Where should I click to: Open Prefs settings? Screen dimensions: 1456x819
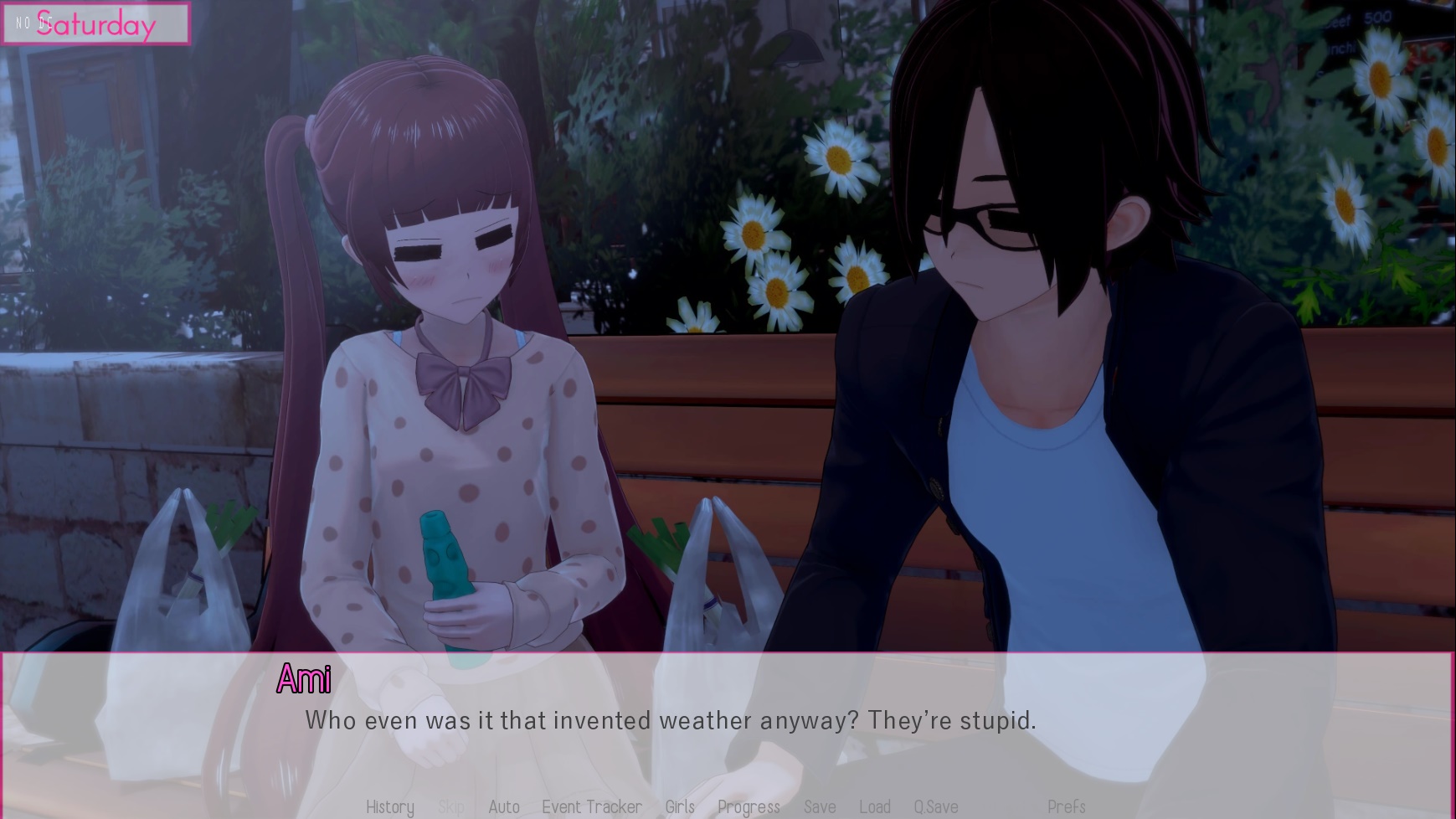click(x=1066, y=806)
